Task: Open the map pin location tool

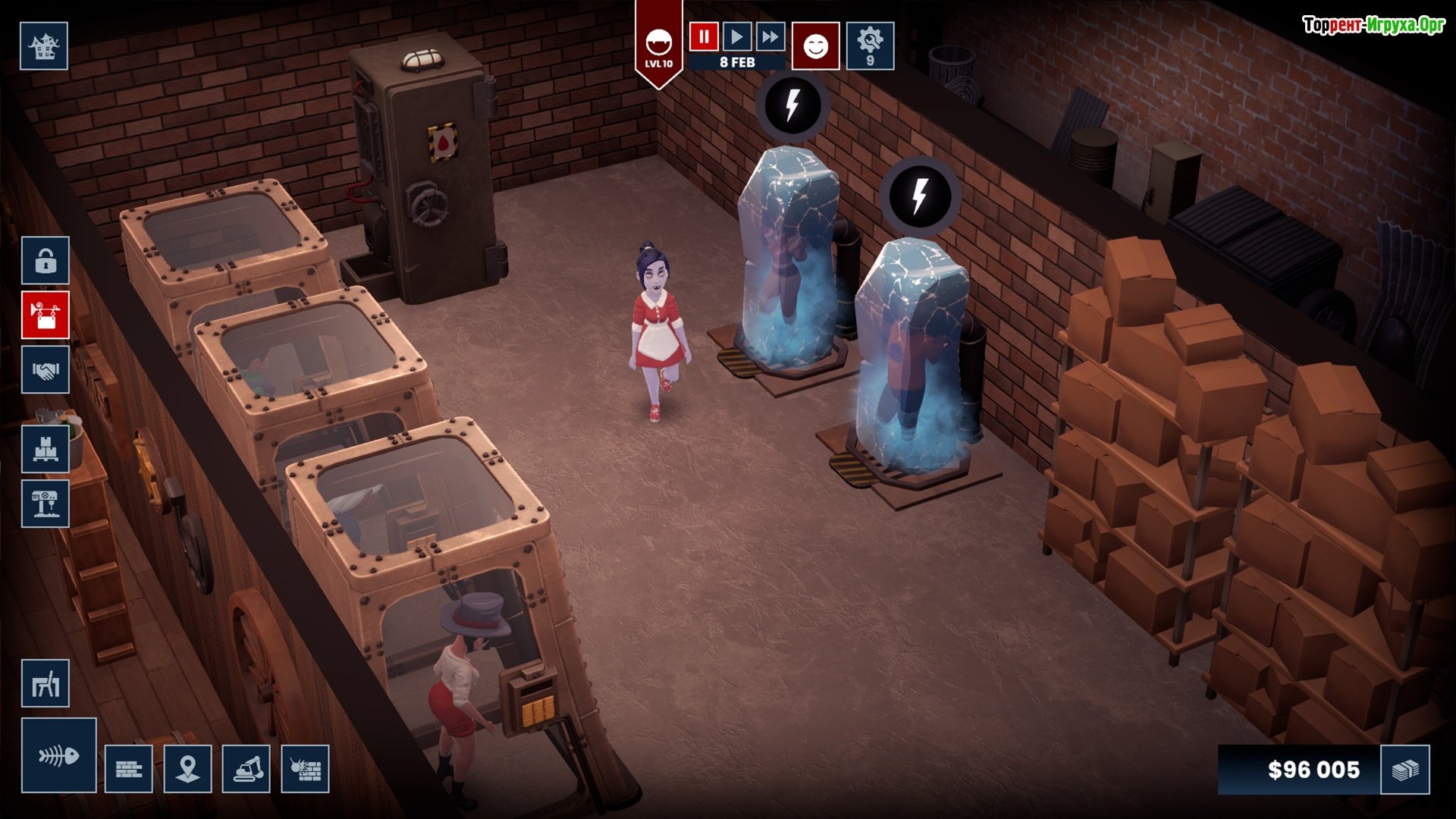Action: 187,769
